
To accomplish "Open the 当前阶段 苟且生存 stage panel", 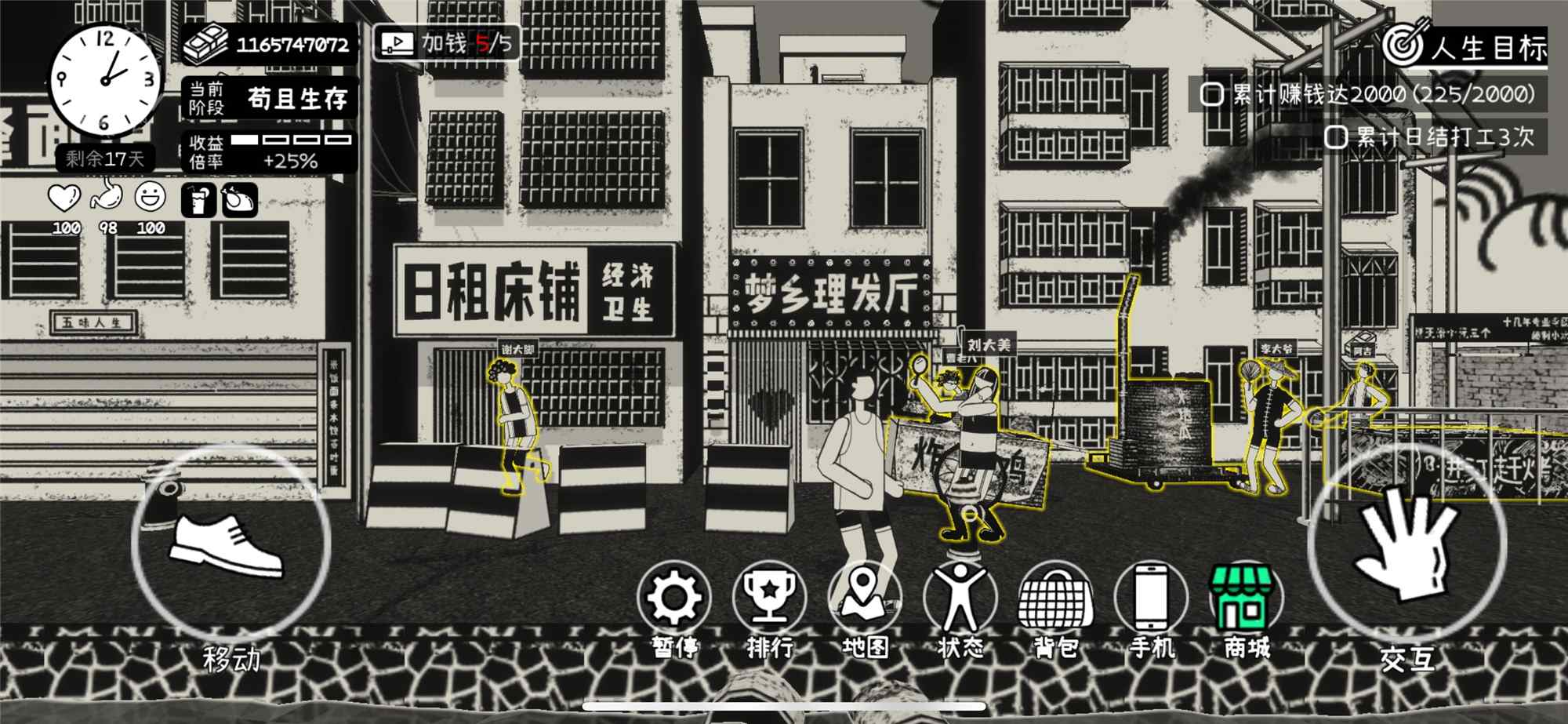I will pos(269,98).
